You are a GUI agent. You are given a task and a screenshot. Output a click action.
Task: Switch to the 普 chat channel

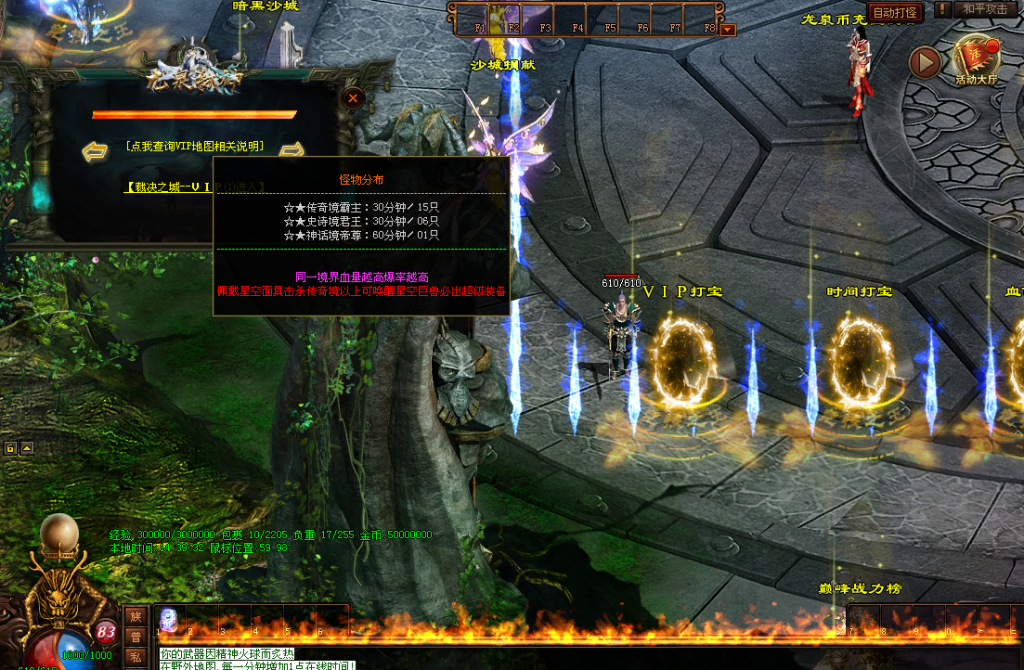pyautogui.click(x=135, y=637)
